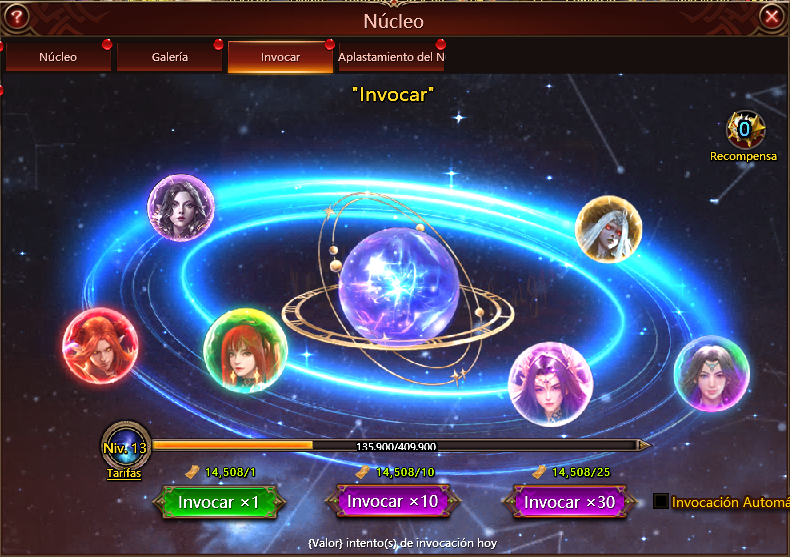The image size is (790, 557).
Task: Open the Recompensa reward icon
Action: pos(743,131)
